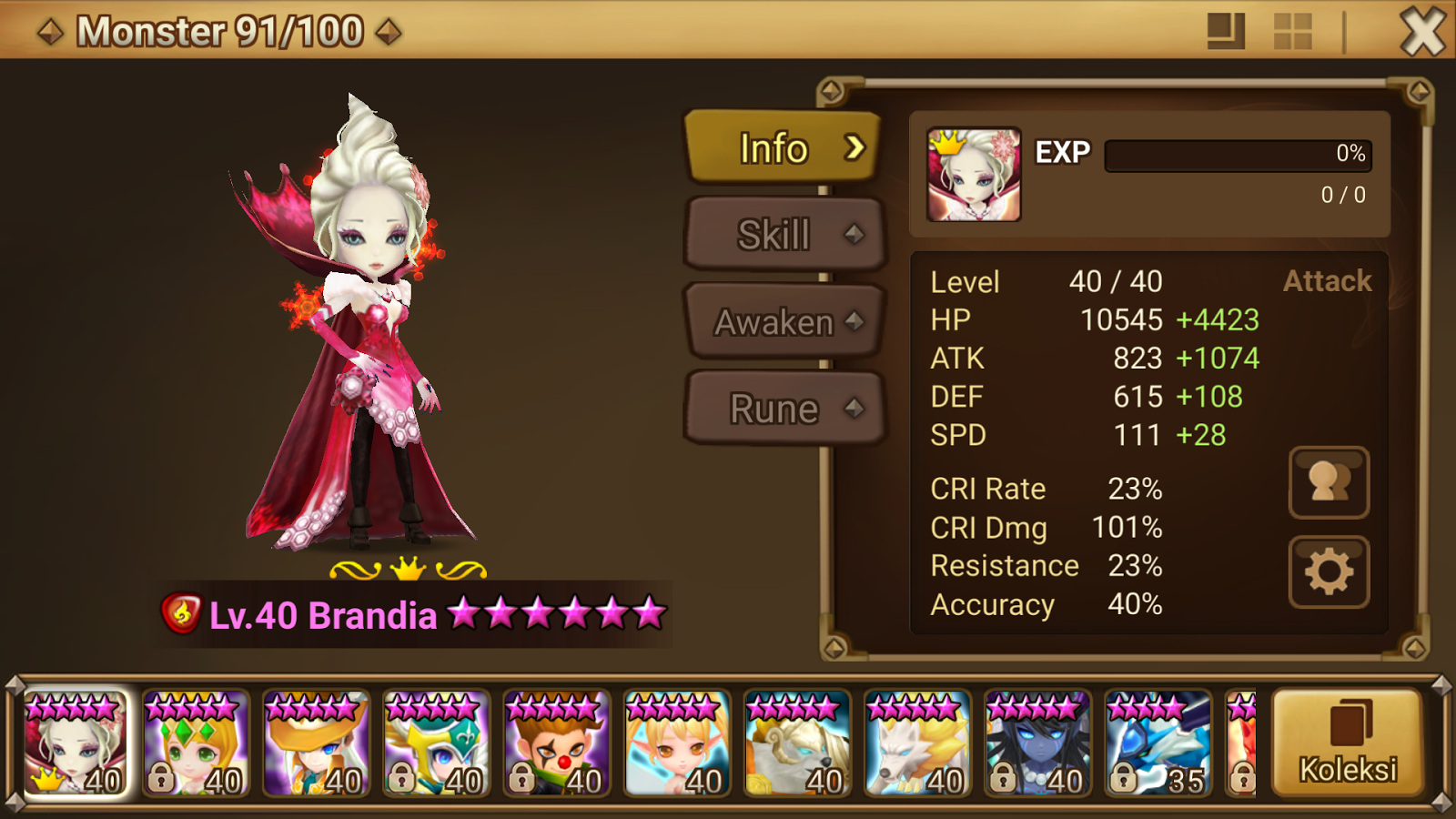Select the Info tab

(x=778, y=147)
